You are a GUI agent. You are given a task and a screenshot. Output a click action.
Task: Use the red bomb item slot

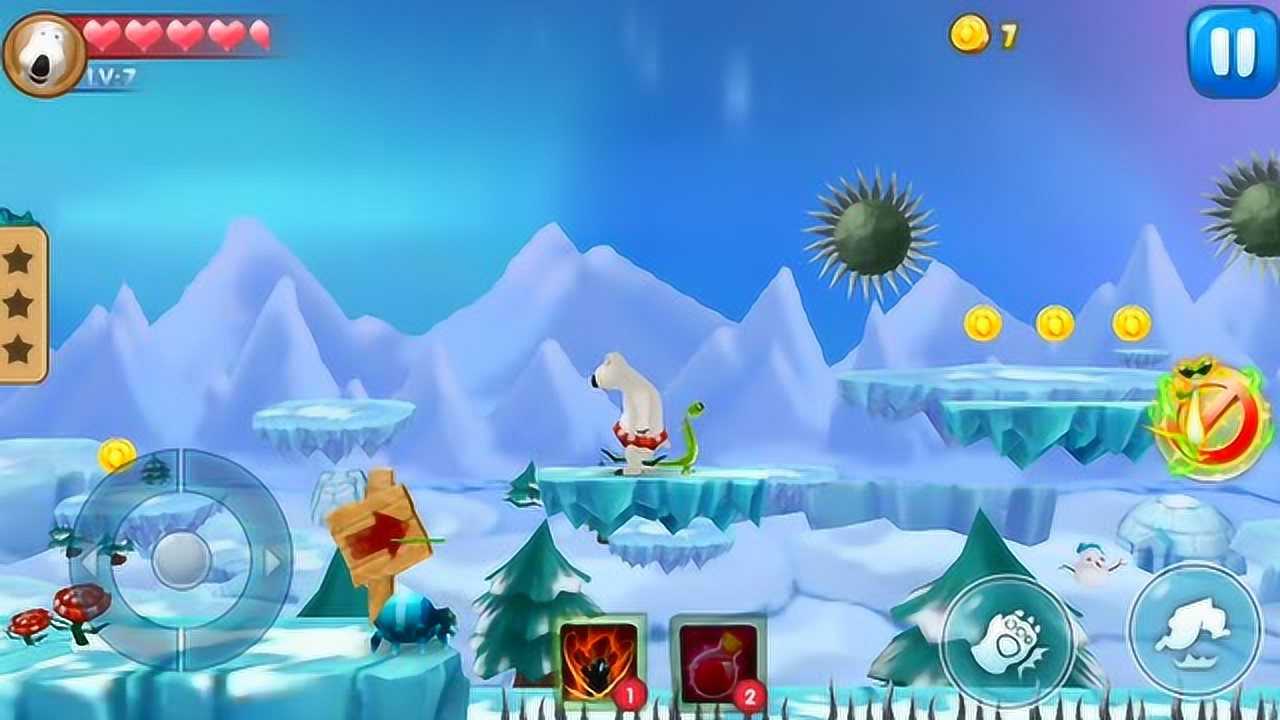pyautogui.click(x=718, y=661)
